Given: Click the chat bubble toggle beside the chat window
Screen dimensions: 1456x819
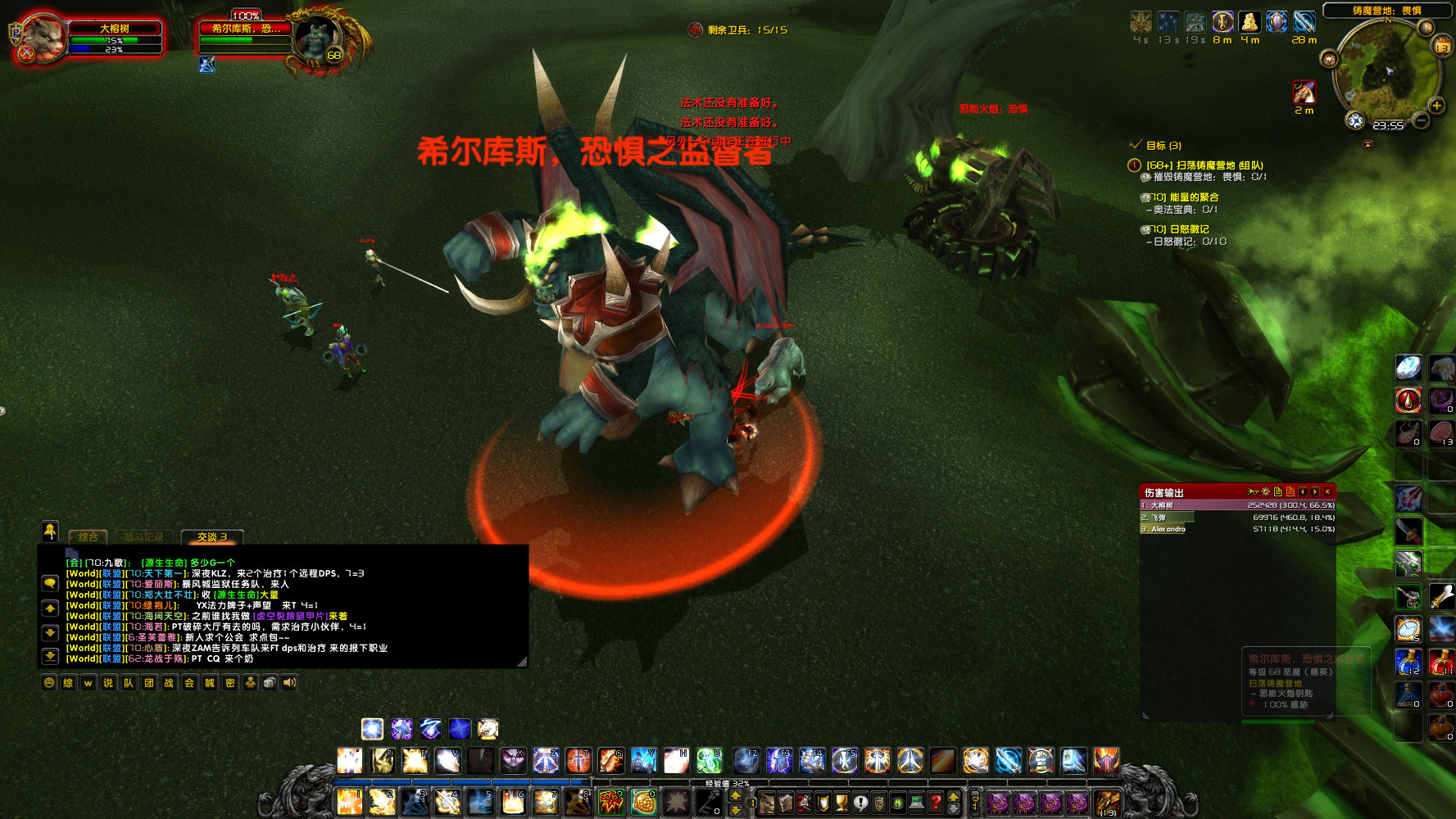Looking at the screenshot, I should point(51,584).
